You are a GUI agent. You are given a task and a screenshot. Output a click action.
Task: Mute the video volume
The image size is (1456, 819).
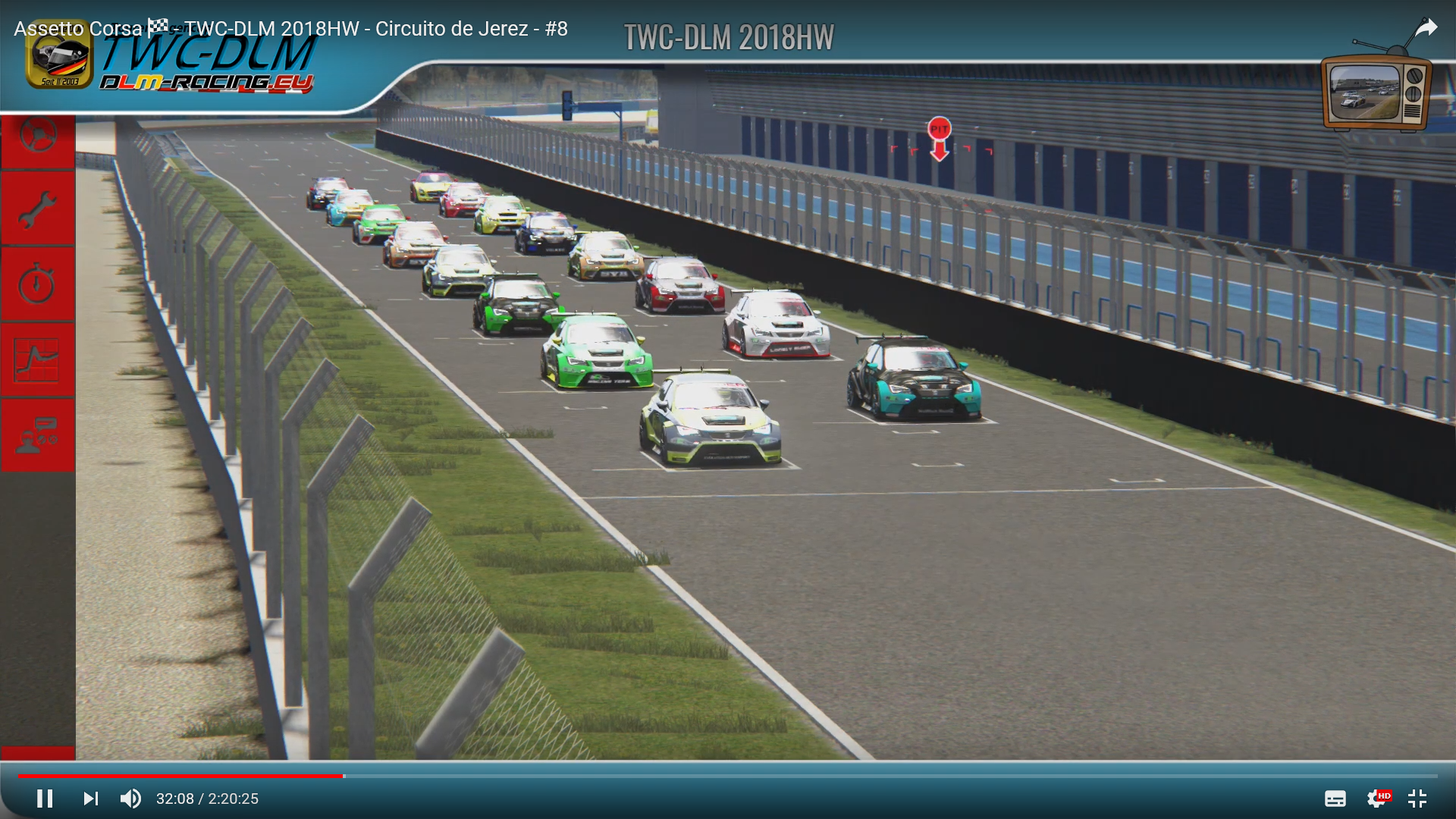click(x=130, y=799)
